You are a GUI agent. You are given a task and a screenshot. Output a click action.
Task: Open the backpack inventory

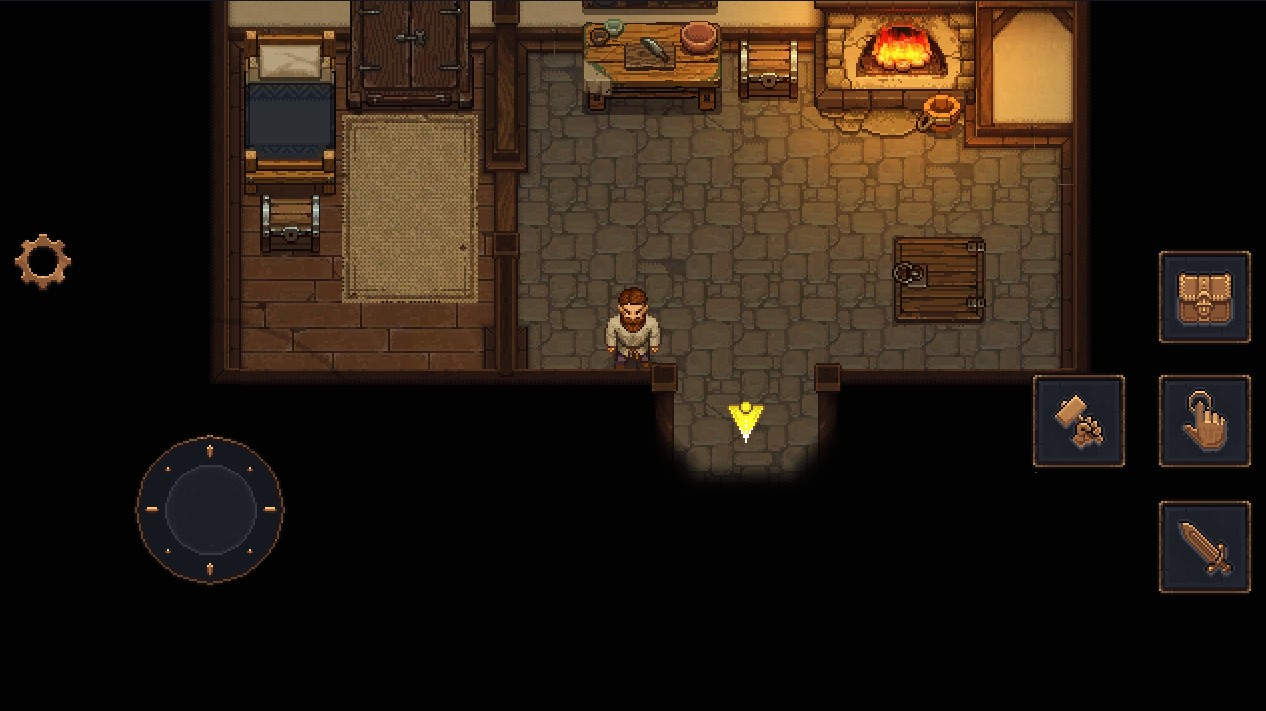(1204, 297)
